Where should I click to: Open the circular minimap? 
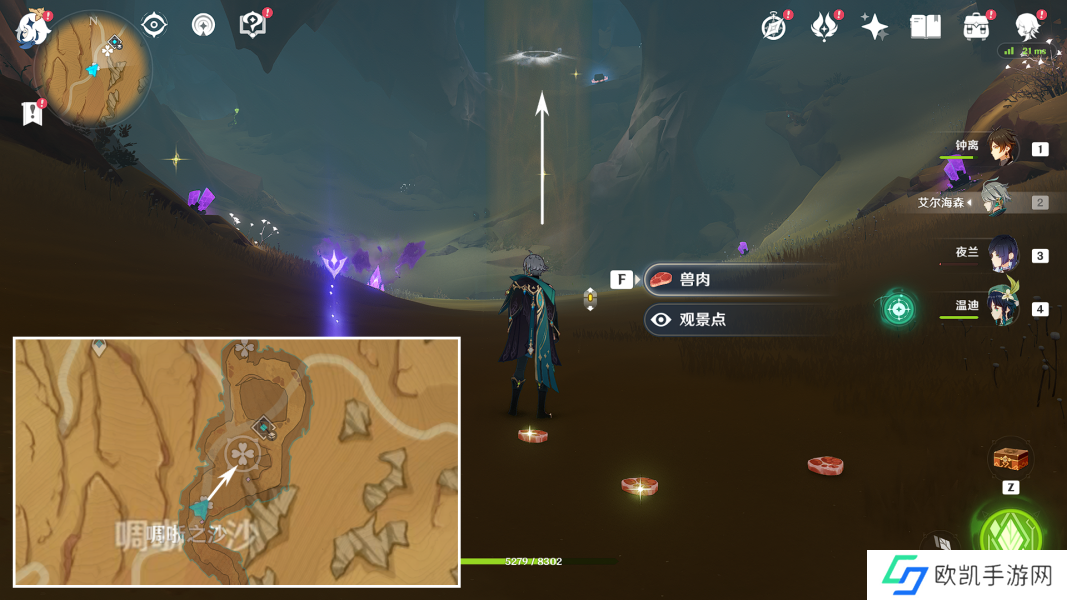pyautogui.click(x=93, y=69)
